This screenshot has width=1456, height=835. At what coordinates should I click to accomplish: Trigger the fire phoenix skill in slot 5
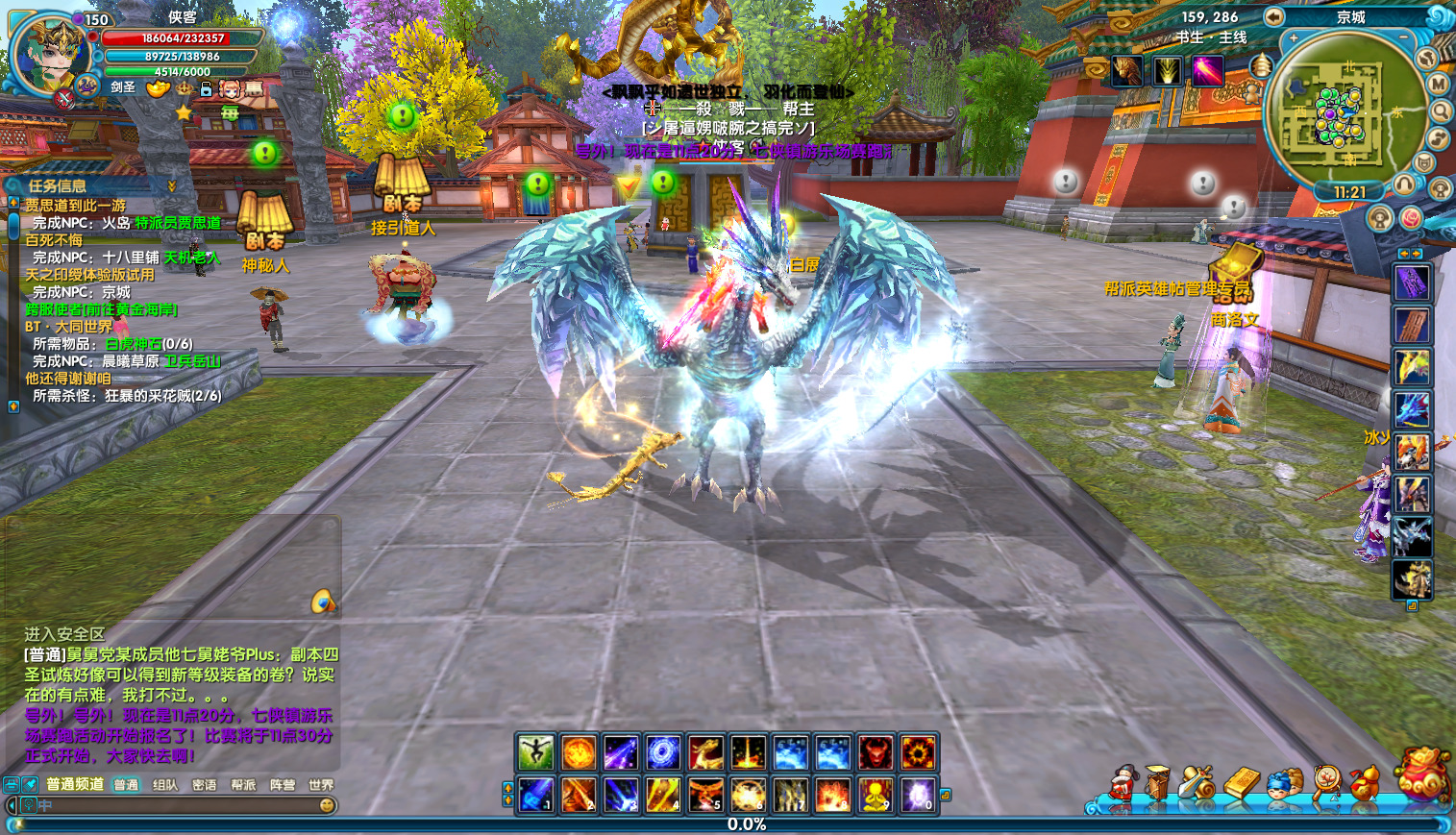coord(704,795)
